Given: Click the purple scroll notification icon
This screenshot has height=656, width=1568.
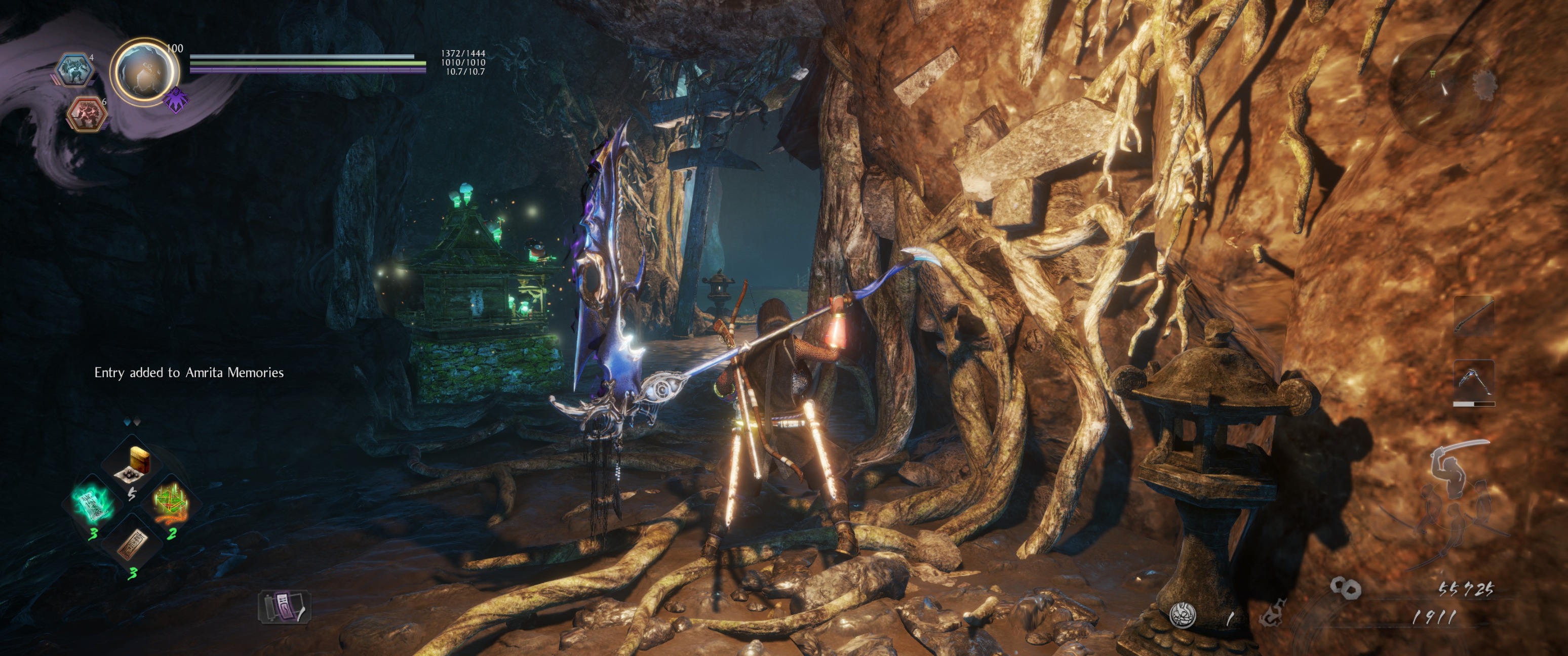Looking at the screenshot, I should (285, 607).
